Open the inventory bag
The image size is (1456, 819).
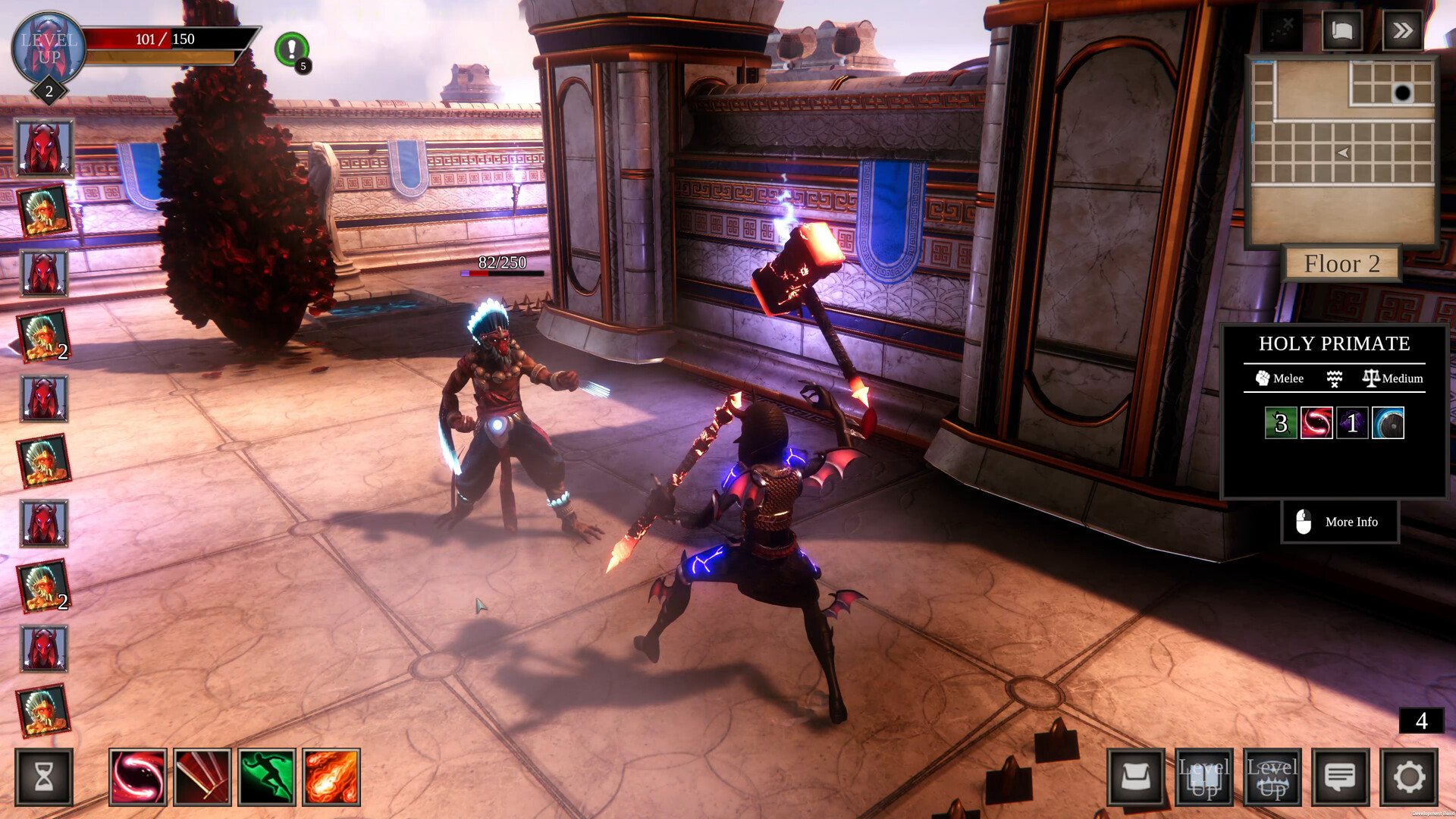(x=1135, y=777)
